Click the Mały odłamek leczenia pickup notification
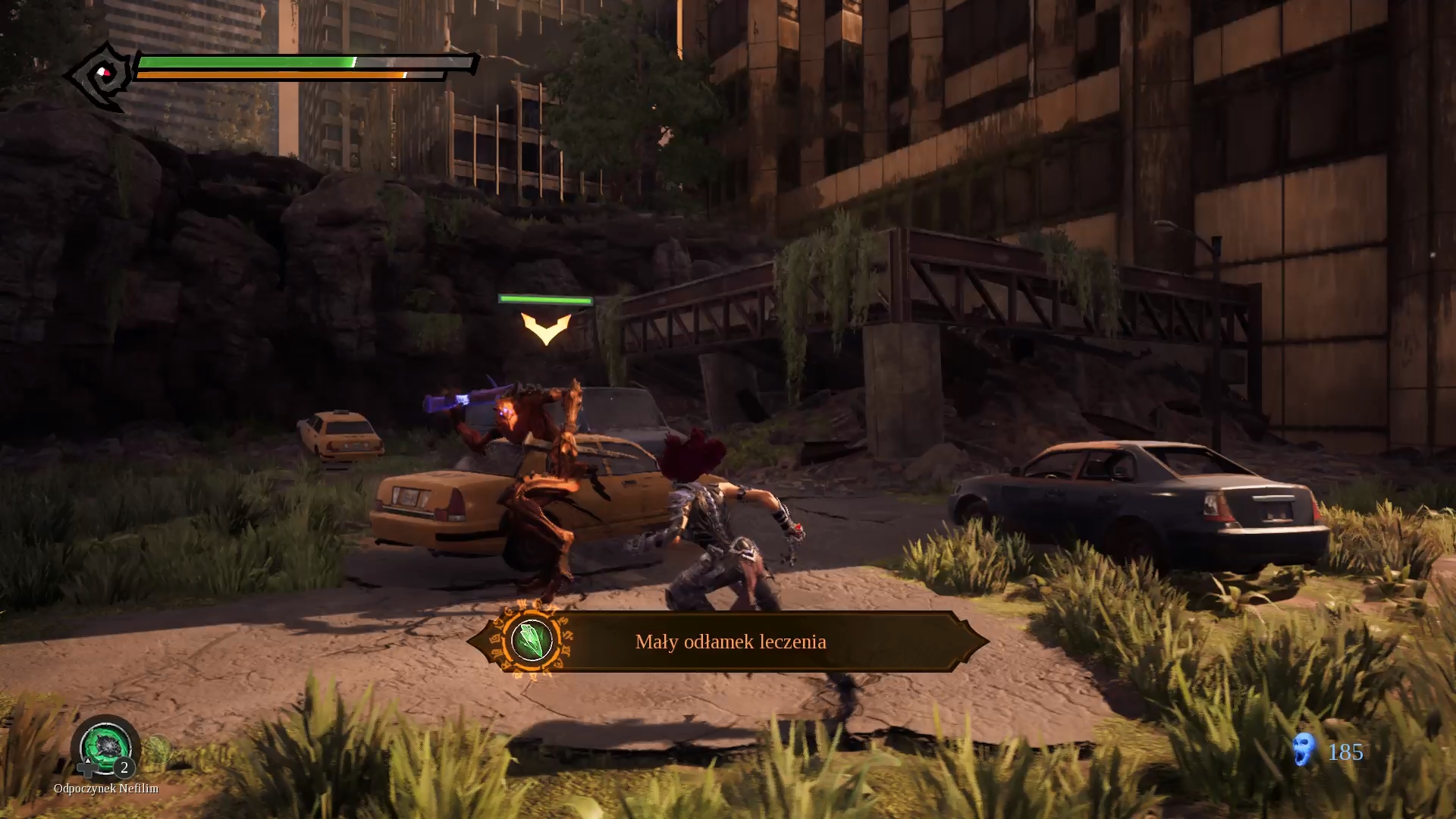Viewport: 1456px width, 819px height. point(730,642)
